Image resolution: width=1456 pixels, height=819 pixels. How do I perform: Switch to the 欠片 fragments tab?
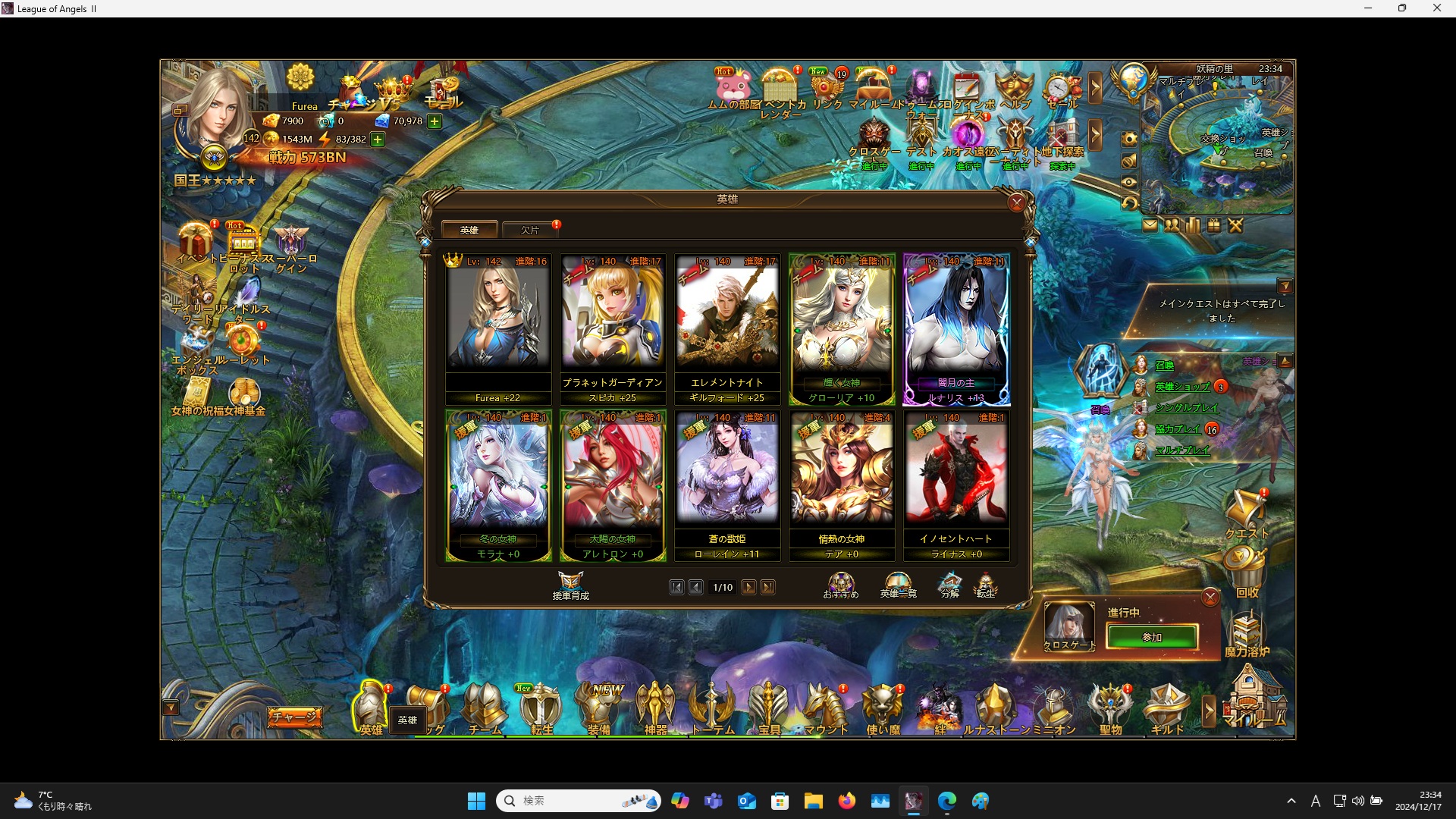click(x=530, y=230)
